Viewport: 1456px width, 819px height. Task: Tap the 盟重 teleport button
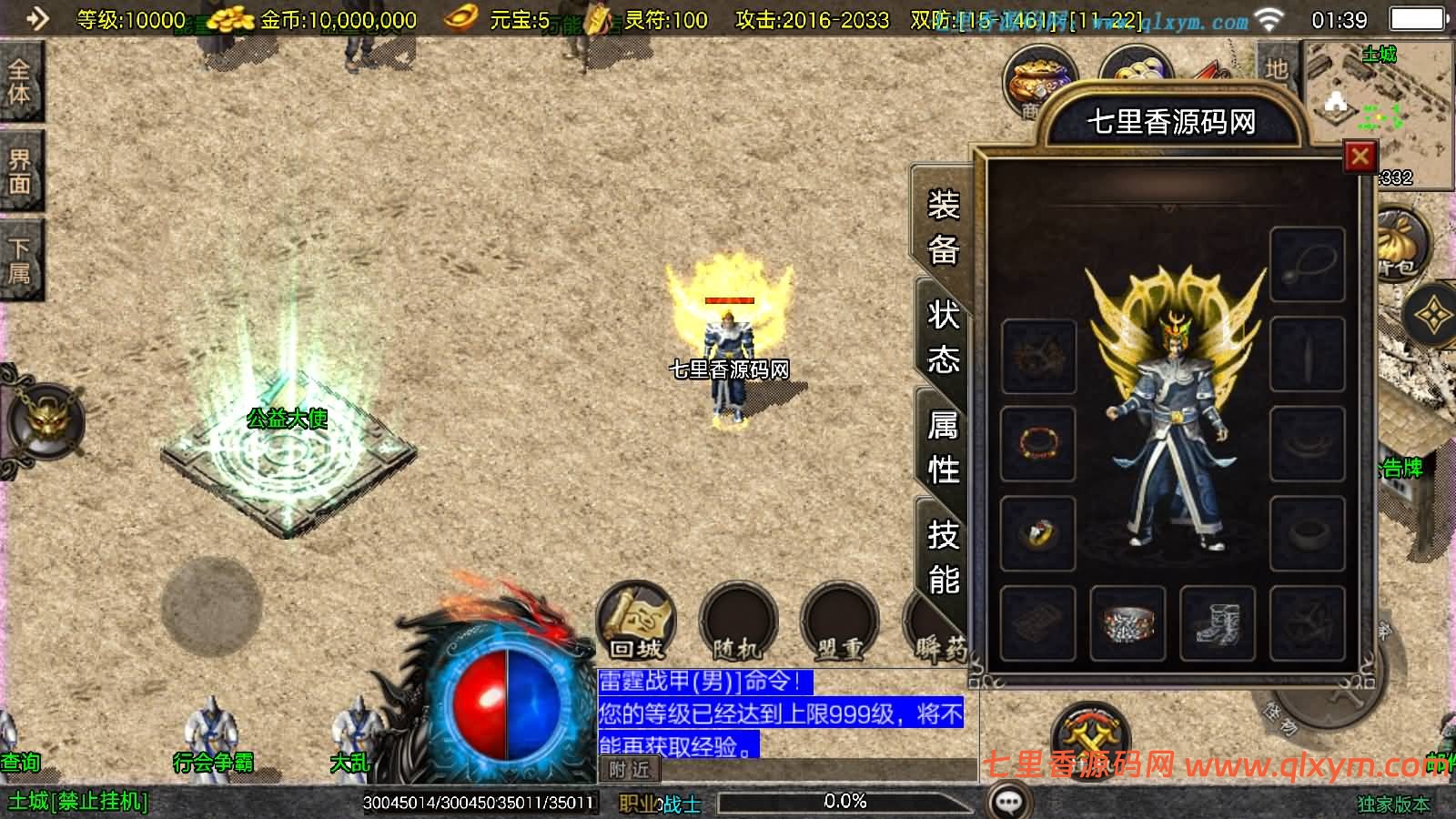click(839, 623)
